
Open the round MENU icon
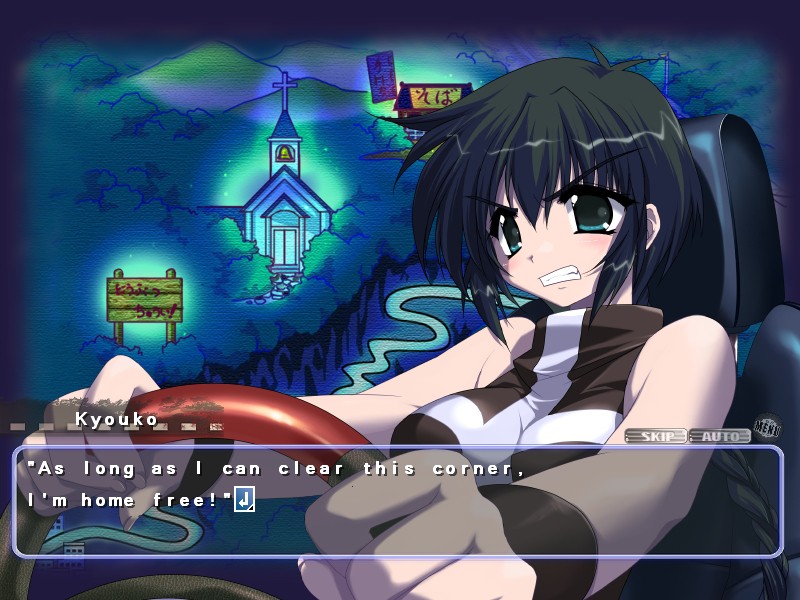[767, 428]
